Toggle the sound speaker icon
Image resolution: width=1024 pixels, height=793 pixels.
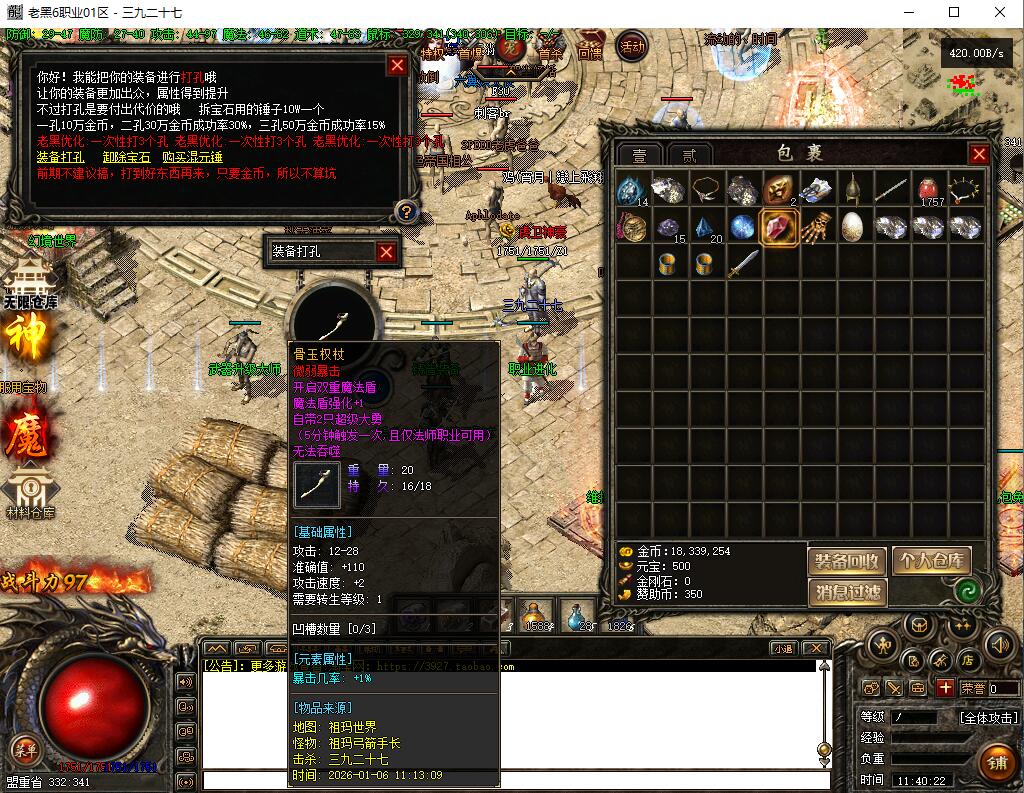click(999, 646)
